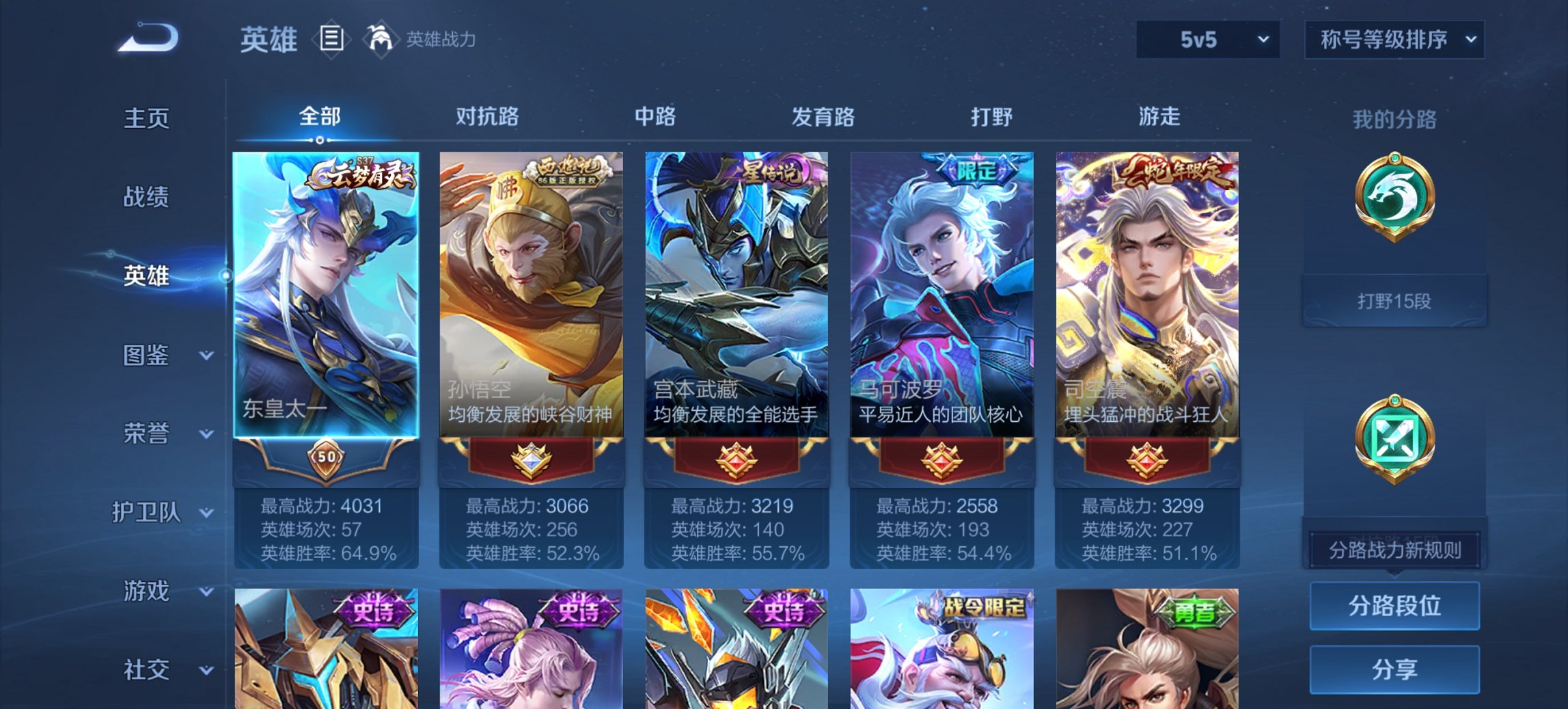Navigate to 战绩 in the sidebar
Viewport: 1568px width, 709px height.
[145, 198]
